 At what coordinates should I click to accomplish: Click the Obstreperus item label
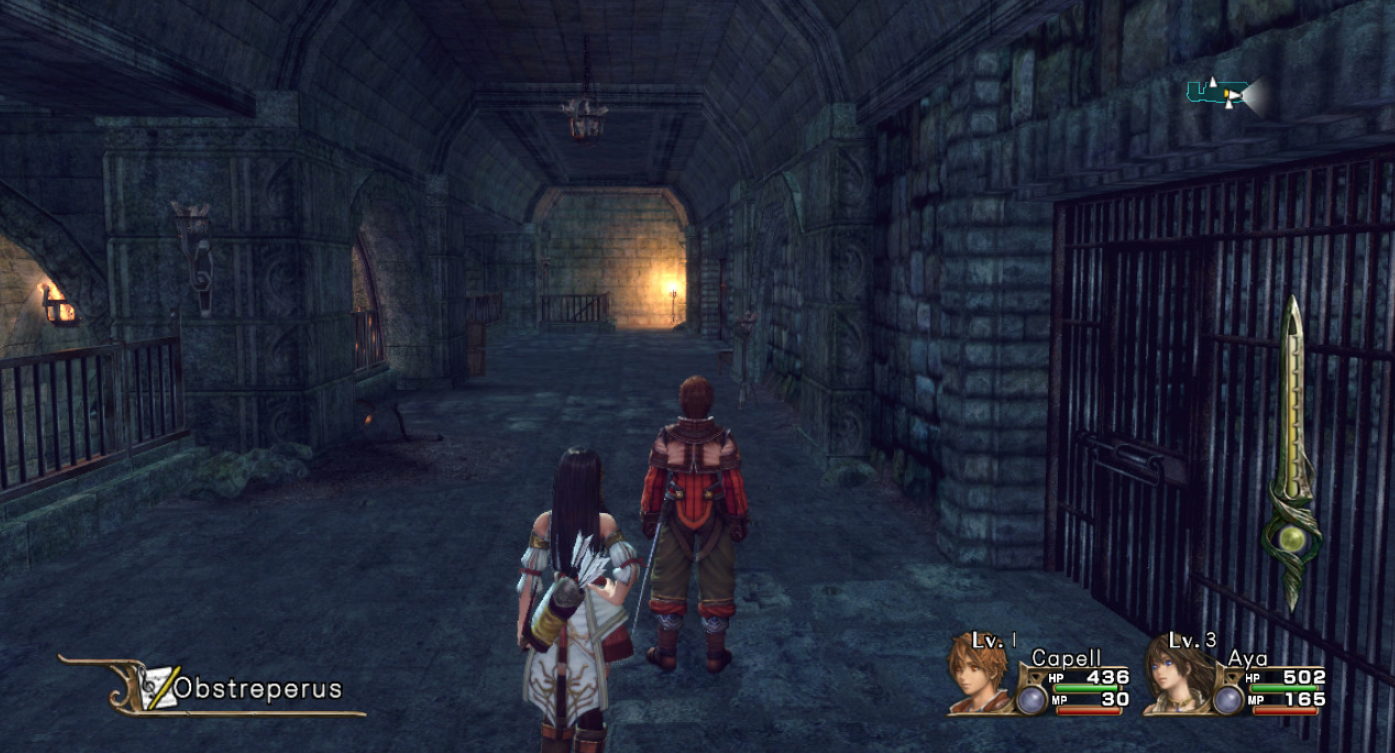257,688
